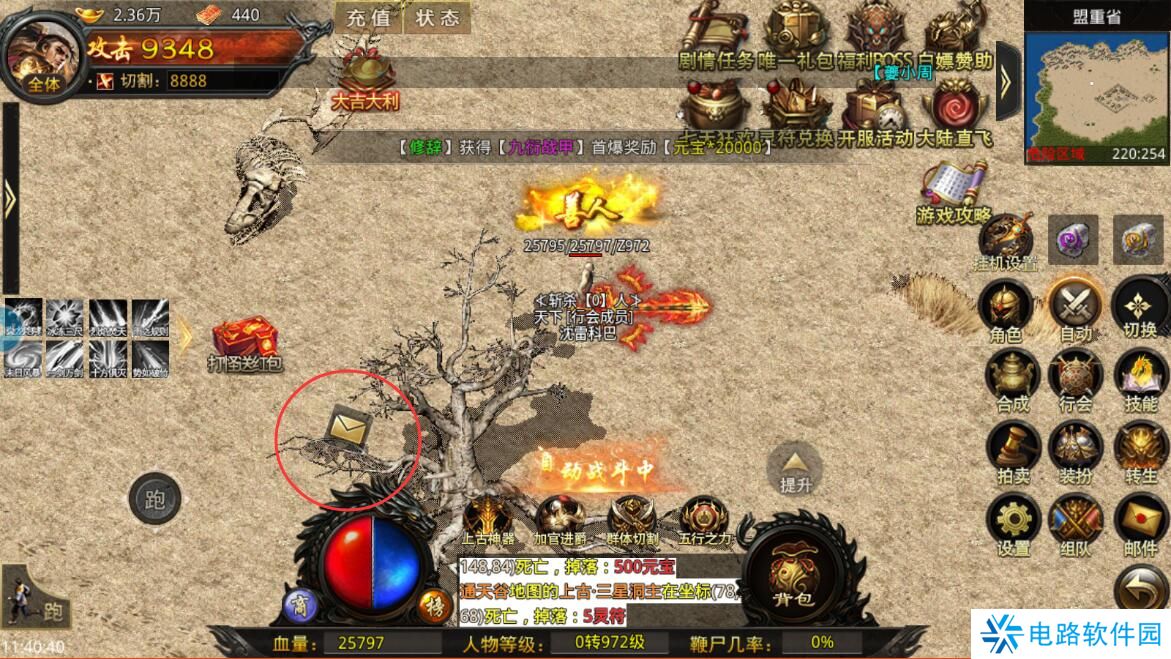The width and height of the screenshot is (1171, 659).
Task: Open the 大吉大利 event icon
Action: tap(365, 78)
